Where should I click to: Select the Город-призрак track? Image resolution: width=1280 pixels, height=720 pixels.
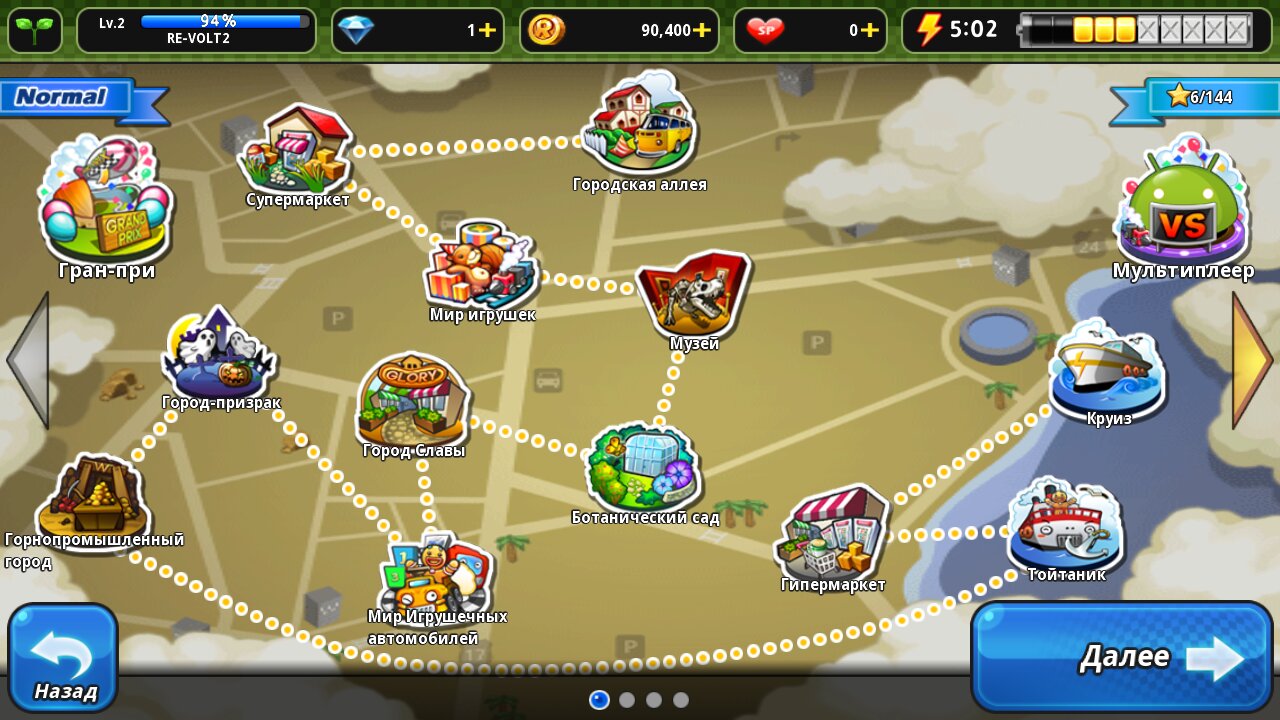click(x=219, y=357)
